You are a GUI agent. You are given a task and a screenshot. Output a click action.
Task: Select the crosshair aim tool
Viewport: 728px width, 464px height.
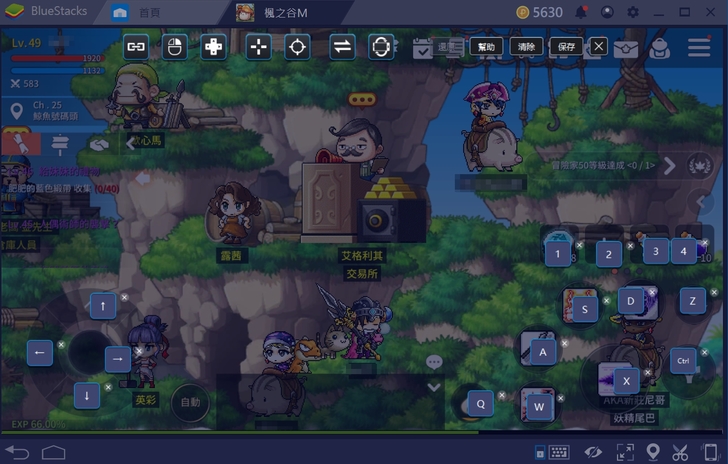coord(297,46)
